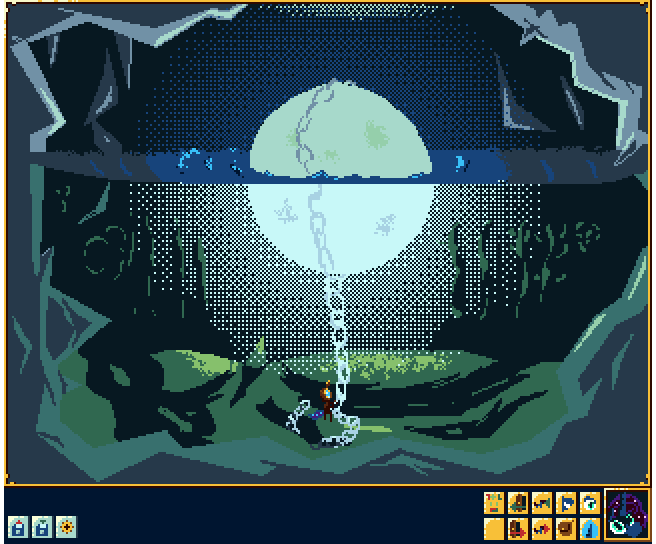Click the face with symbols icon
Viewport: 656px width, 544px height.
point(494,503)
